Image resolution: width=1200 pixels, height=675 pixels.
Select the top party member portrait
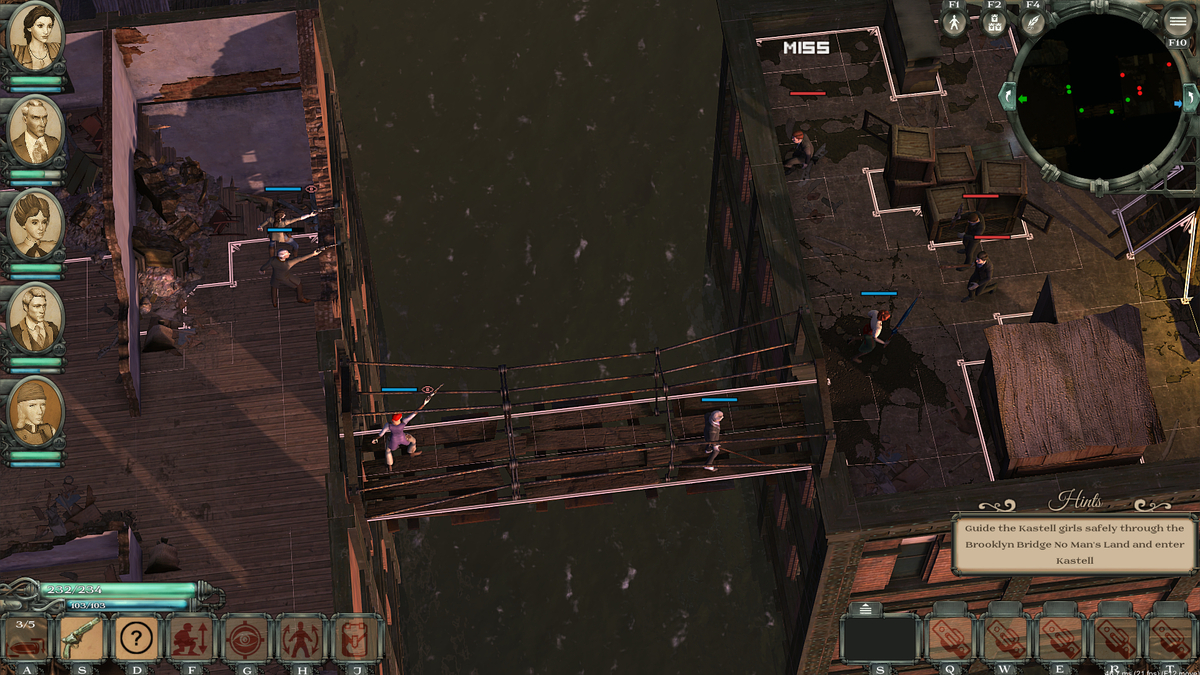point(36,38)
